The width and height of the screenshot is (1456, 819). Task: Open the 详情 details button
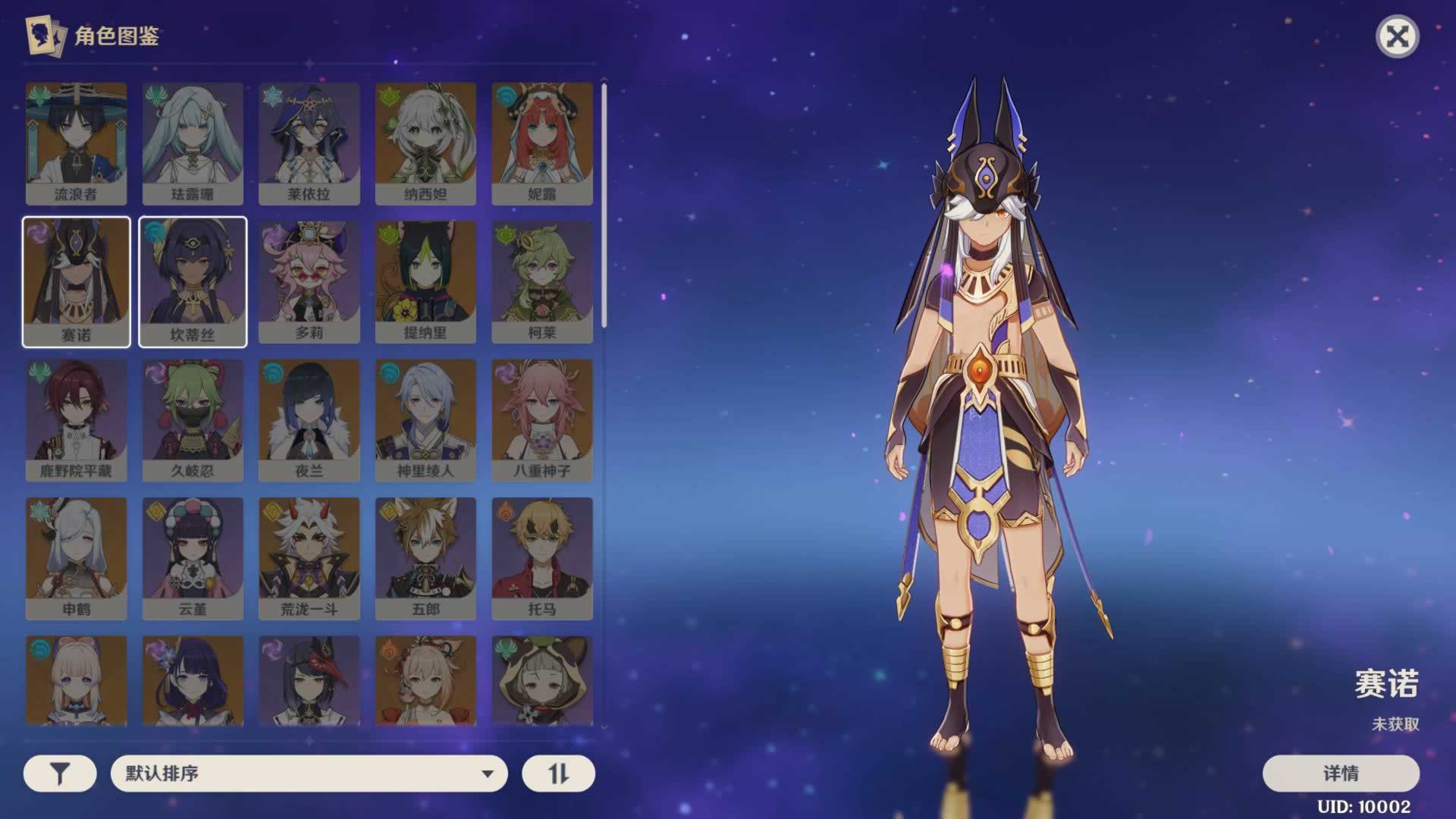1340,773
